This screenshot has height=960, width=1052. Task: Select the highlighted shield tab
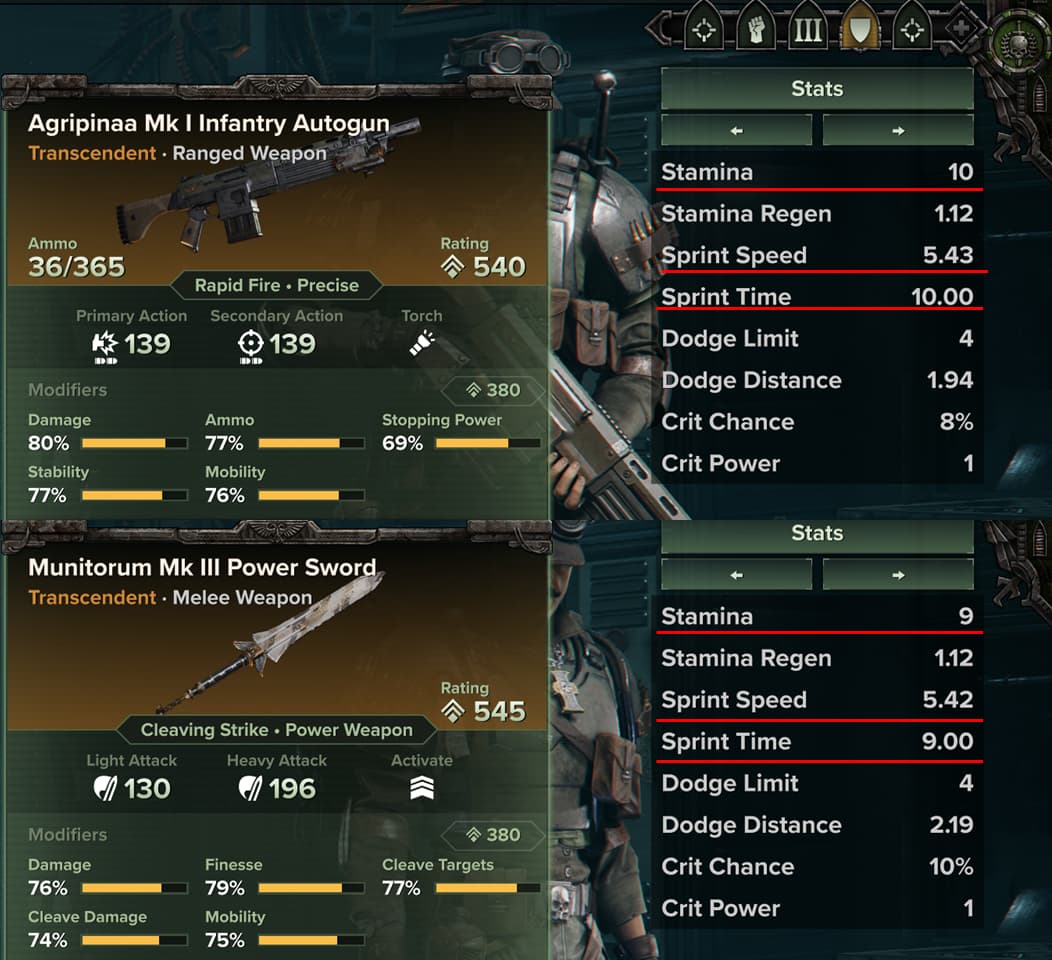pos(860,30)
